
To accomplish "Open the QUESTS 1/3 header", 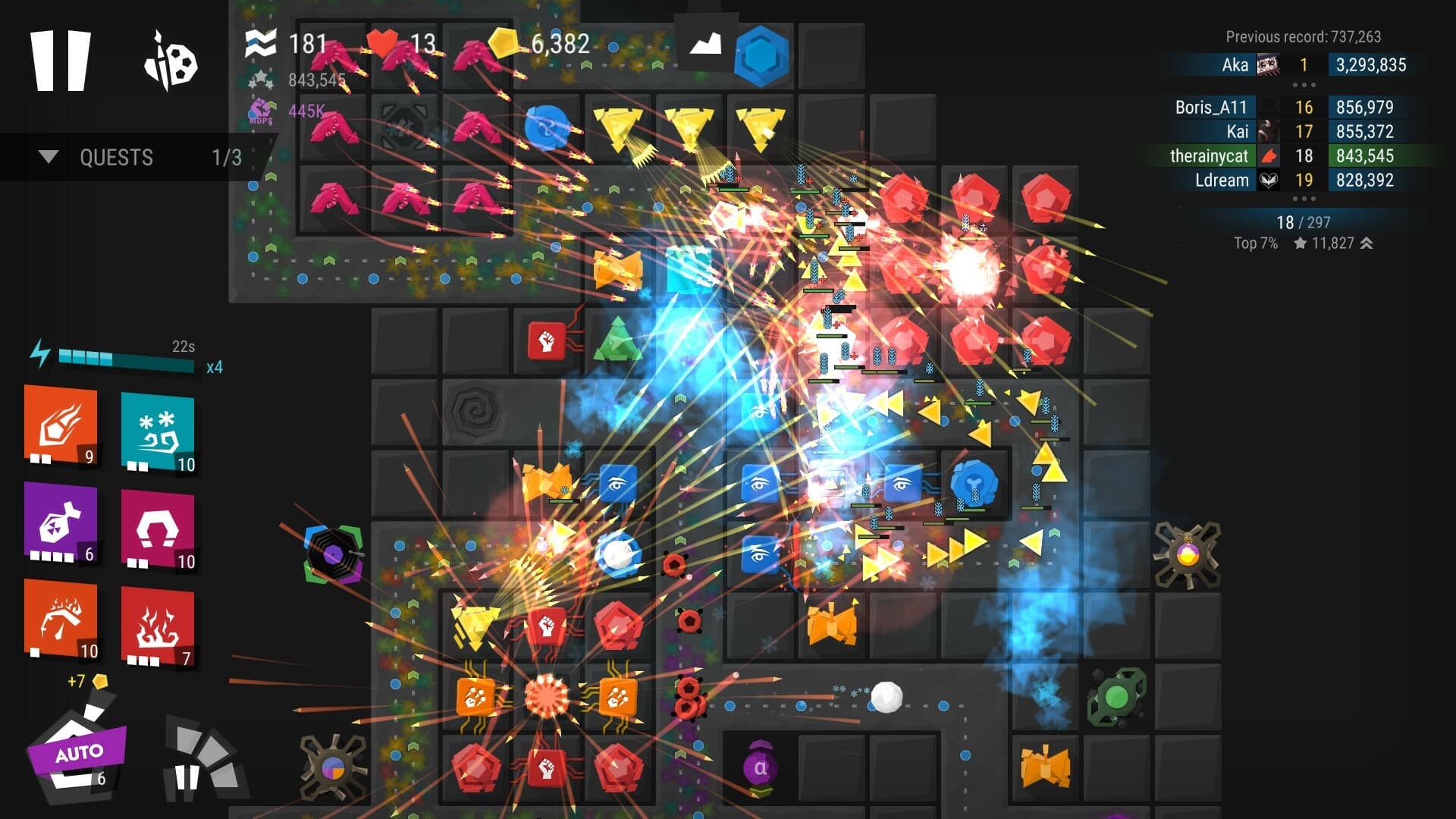I will click(115, 158).
